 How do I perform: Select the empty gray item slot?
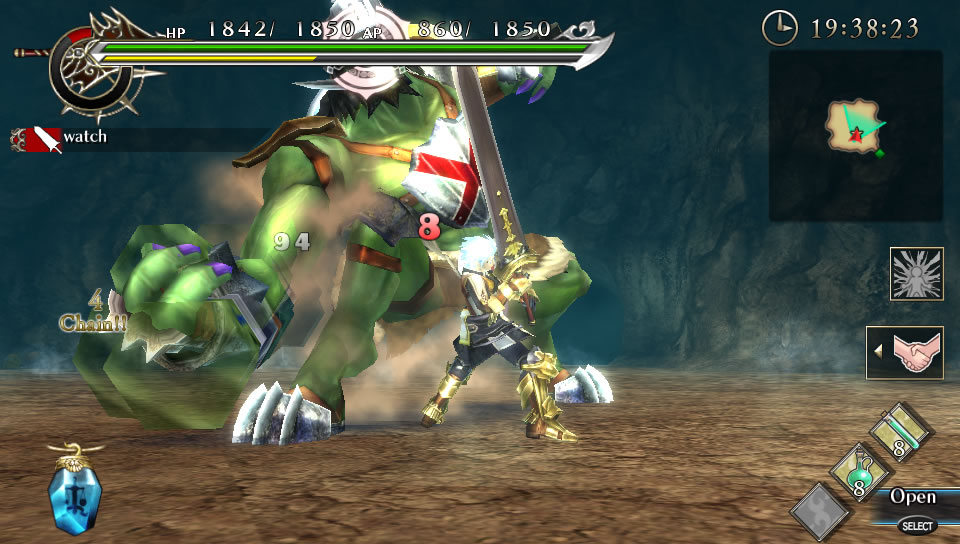click(820, 511)
